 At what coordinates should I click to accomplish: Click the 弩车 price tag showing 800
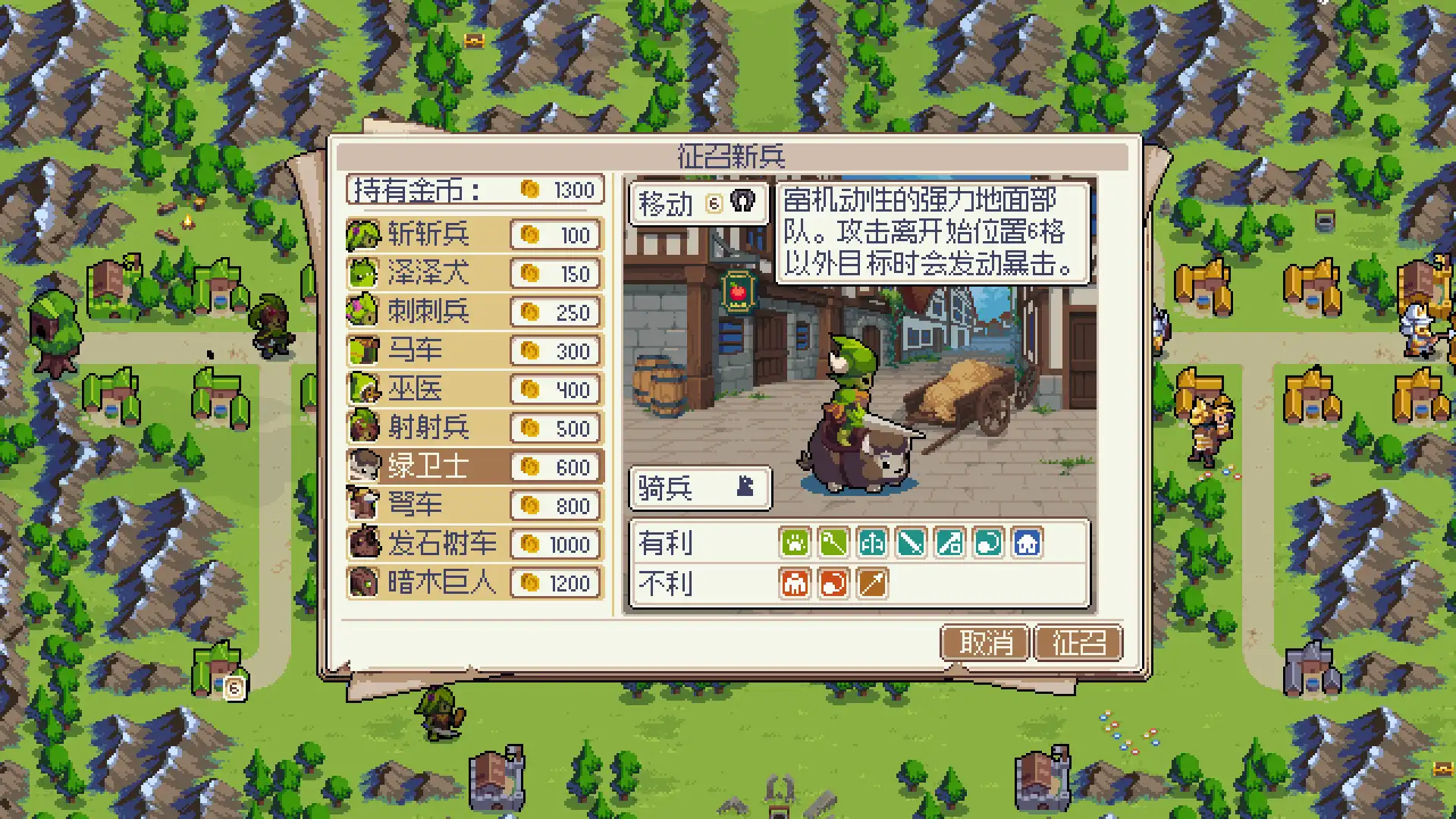pos(556,506)
